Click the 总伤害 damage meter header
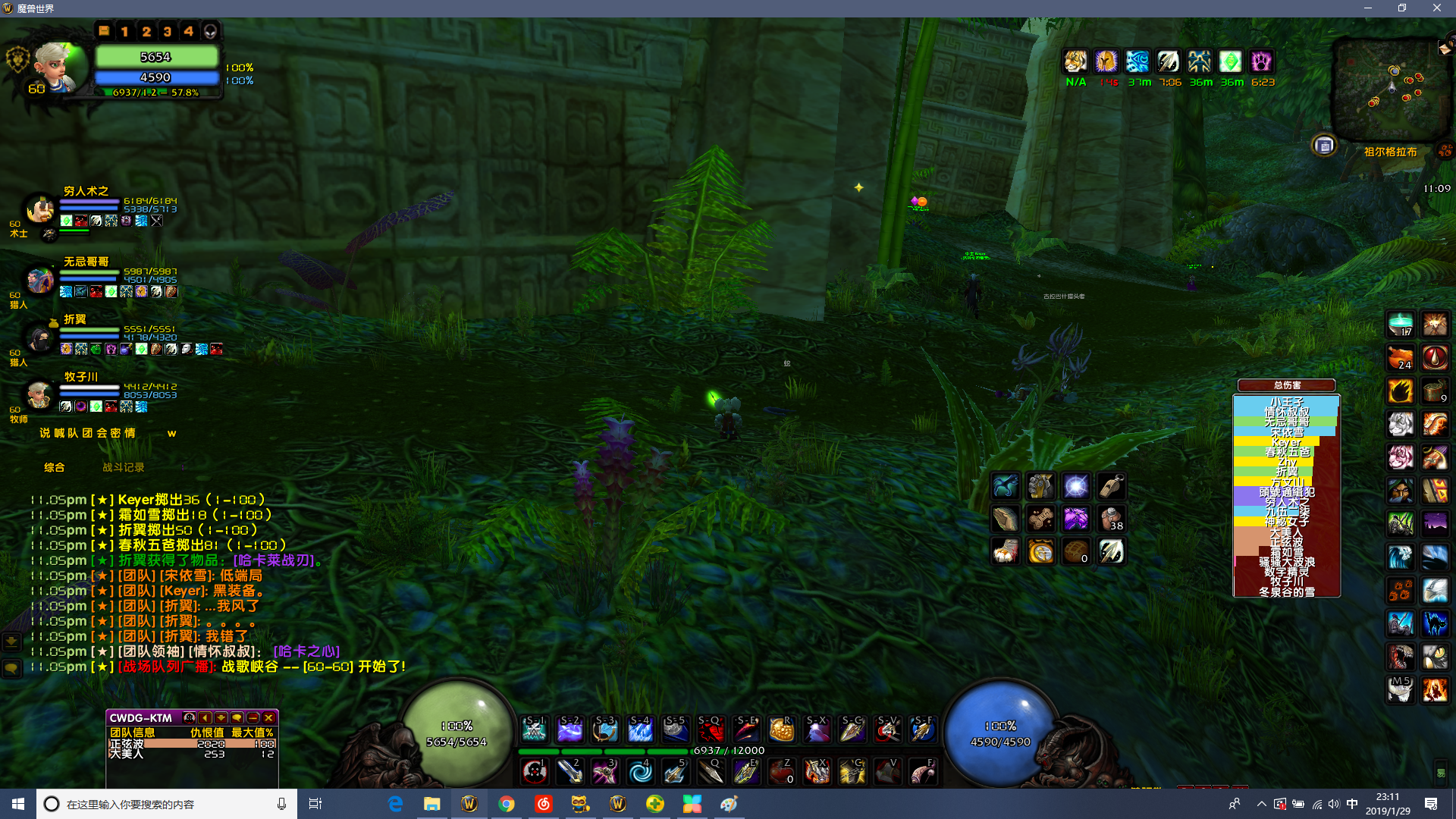The height and width of the screenshot is (819, 1456). 1286,385
